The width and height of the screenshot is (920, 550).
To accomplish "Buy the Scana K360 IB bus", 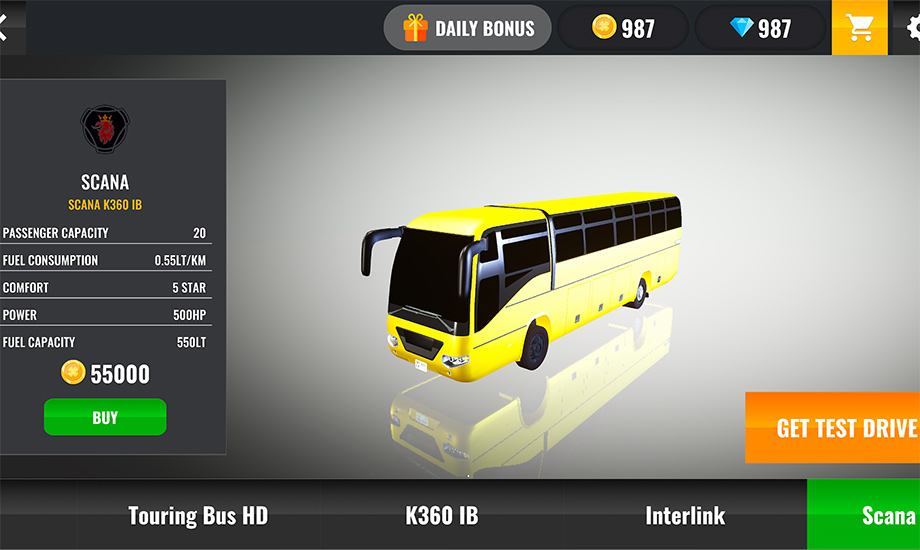I will 105,417.
